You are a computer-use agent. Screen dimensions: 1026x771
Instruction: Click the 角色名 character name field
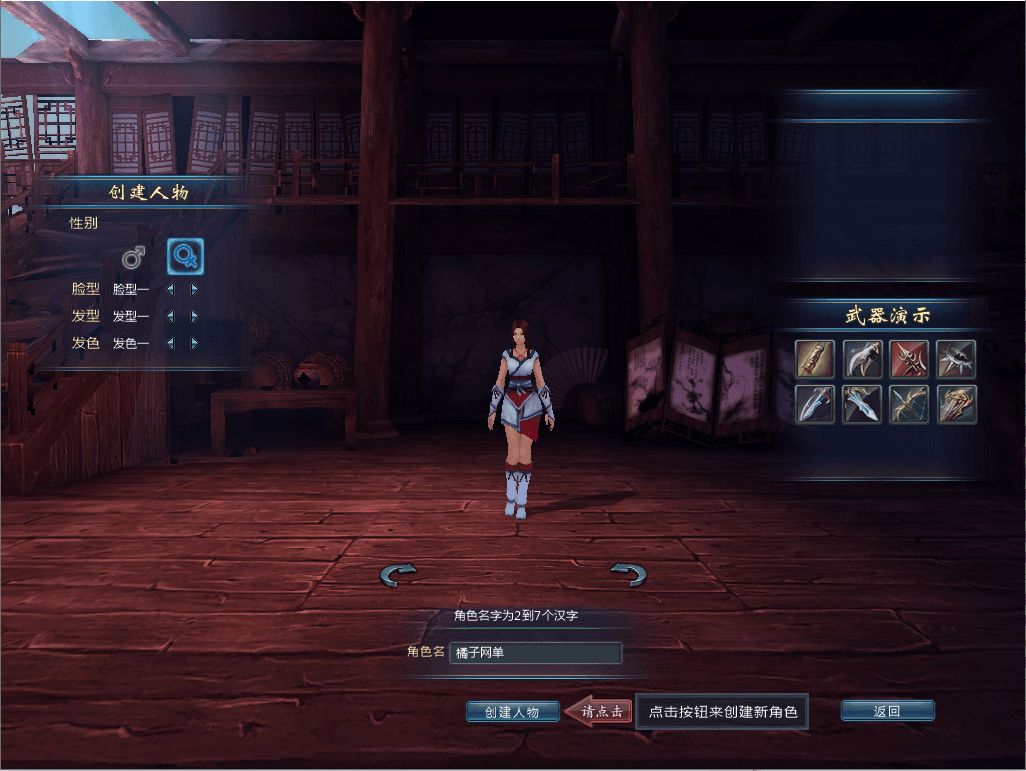(535, 653)
